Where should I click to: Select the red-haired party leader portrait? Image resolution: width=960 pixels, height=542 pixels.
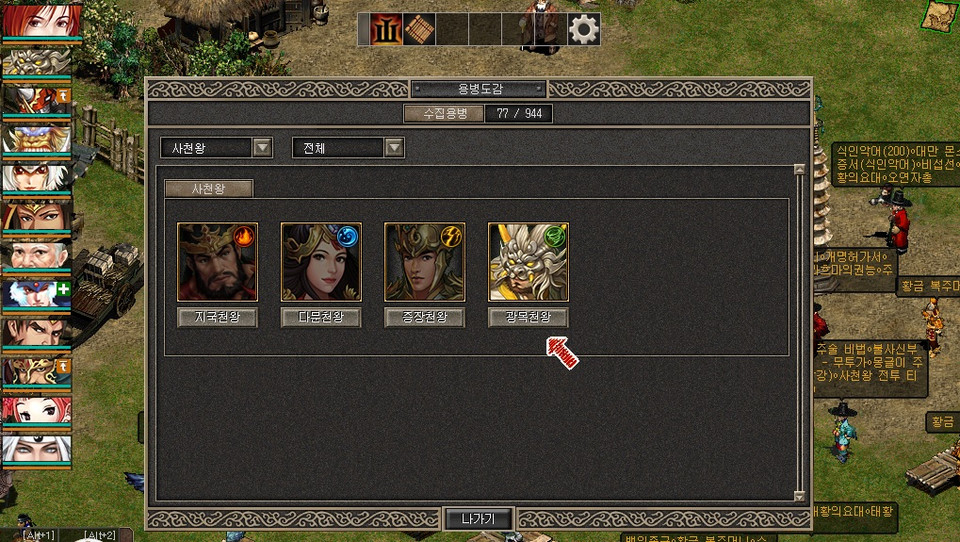pyautogui.click(x=35, y=22)
